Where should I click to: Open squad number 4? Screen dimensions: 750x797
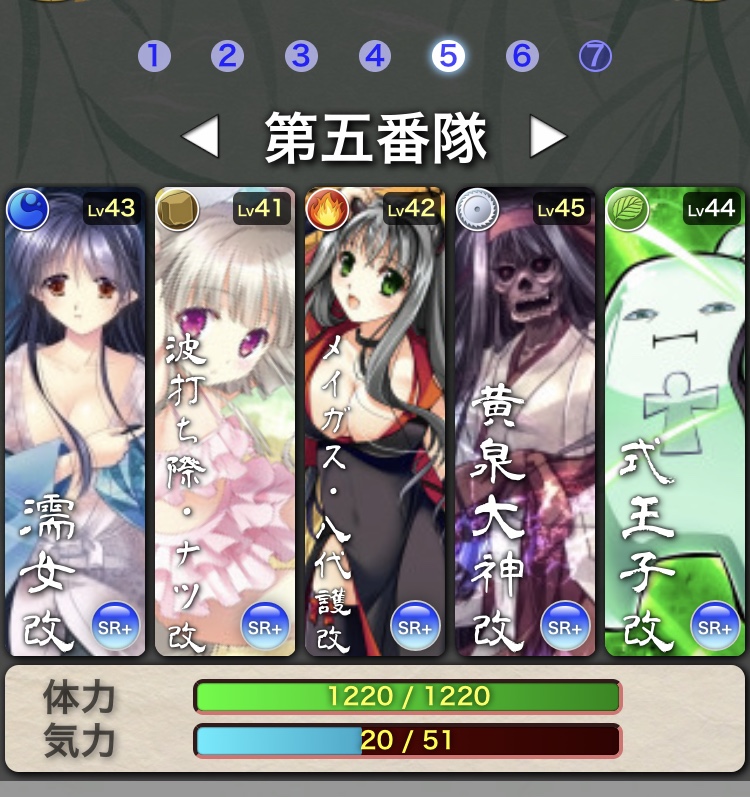click(374, 56)
